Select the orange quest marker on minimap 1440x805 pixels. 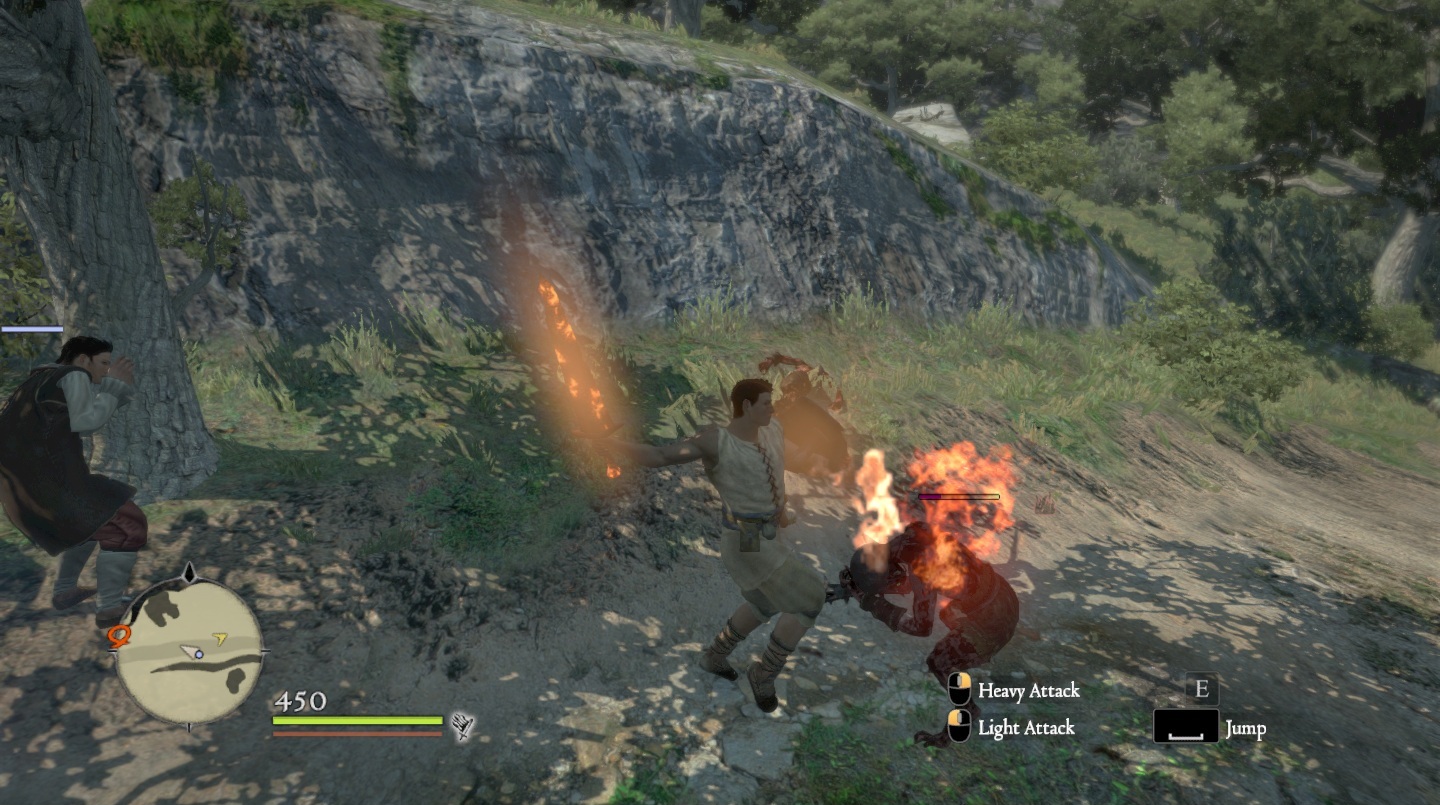120,636
